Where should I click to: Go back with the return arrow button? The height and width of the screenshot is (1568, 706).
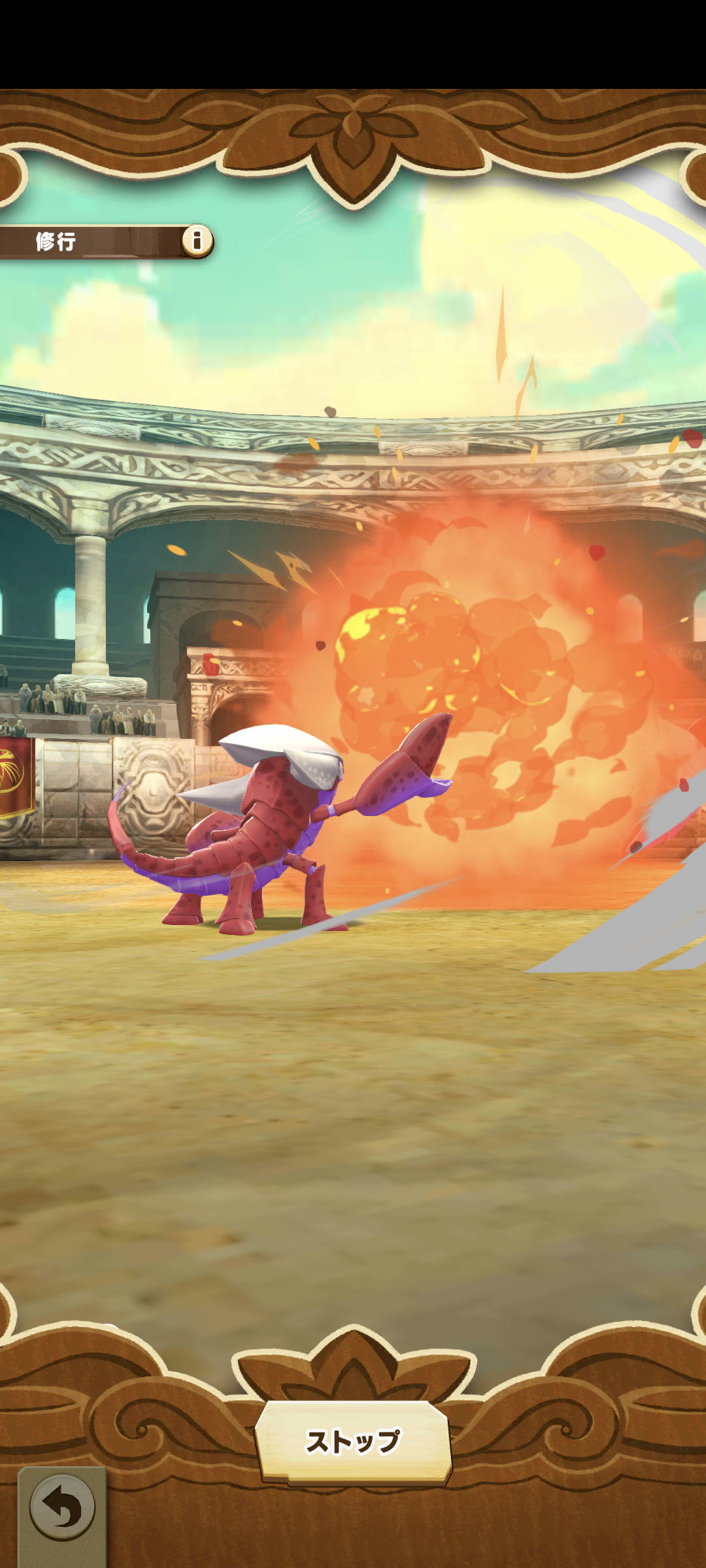pyautogui.click(x=62, y=1509)
